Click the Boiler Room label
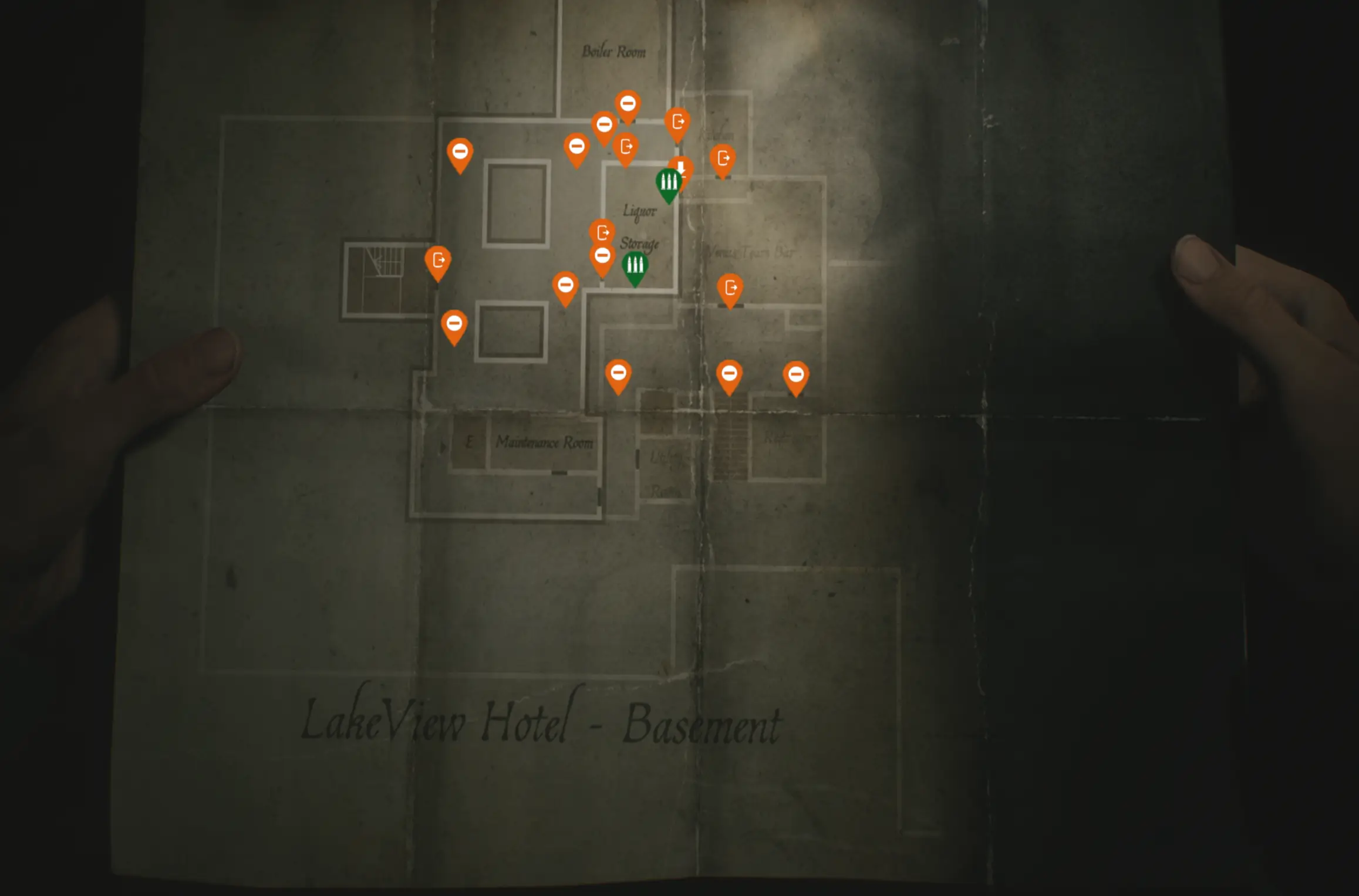The width and height of the screenshot is (1359, 896). pos(614,52)
